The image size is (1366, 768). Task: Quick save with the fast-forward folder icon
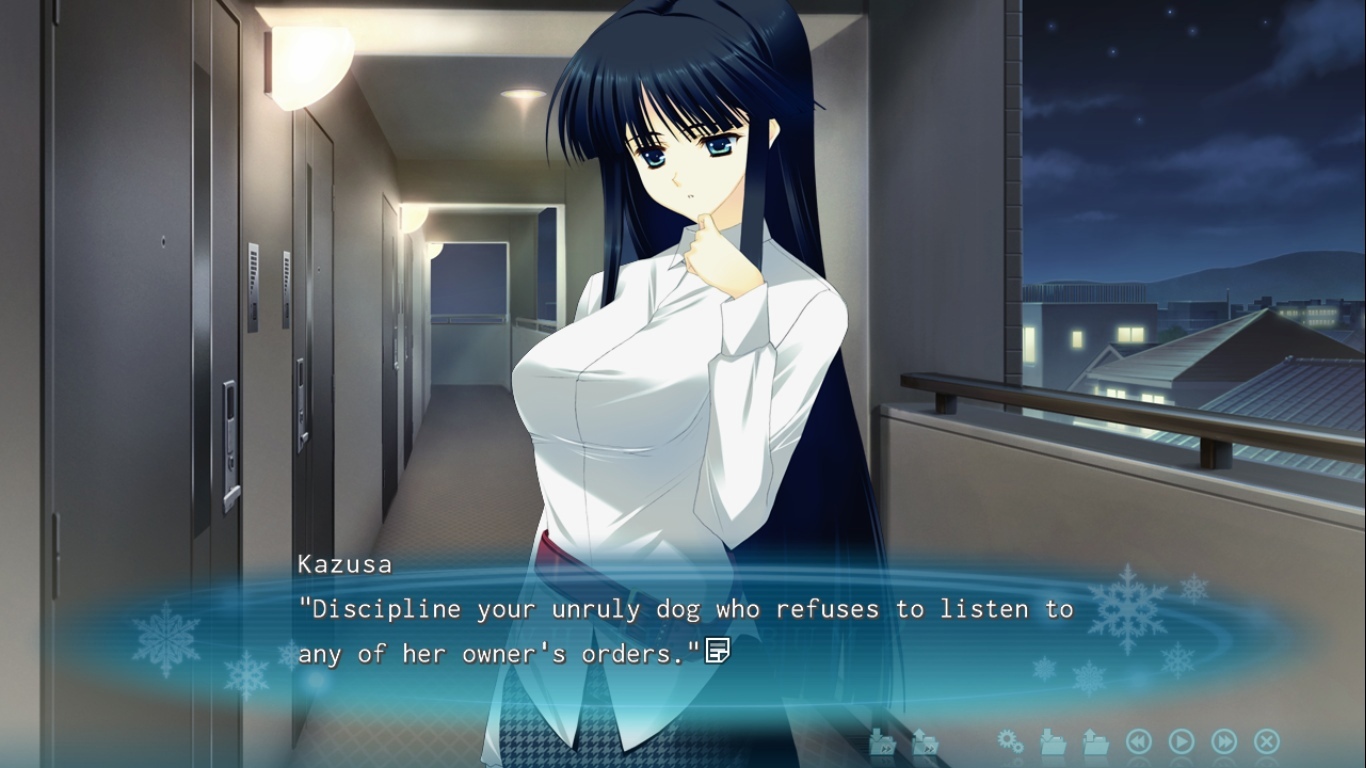tap(881, 742)
